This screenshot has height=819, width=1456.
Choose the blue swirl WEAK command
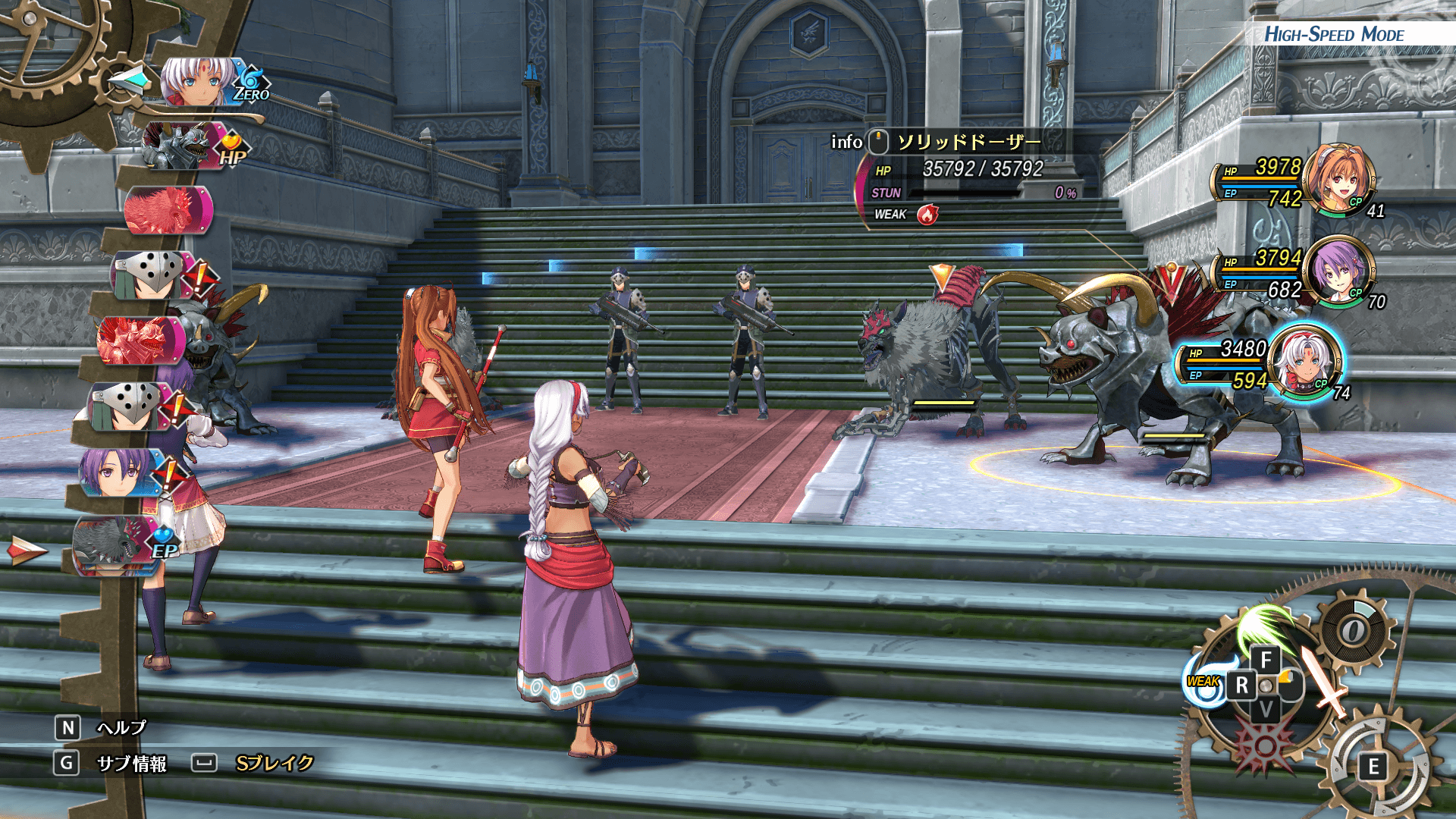coord(1203,682)
